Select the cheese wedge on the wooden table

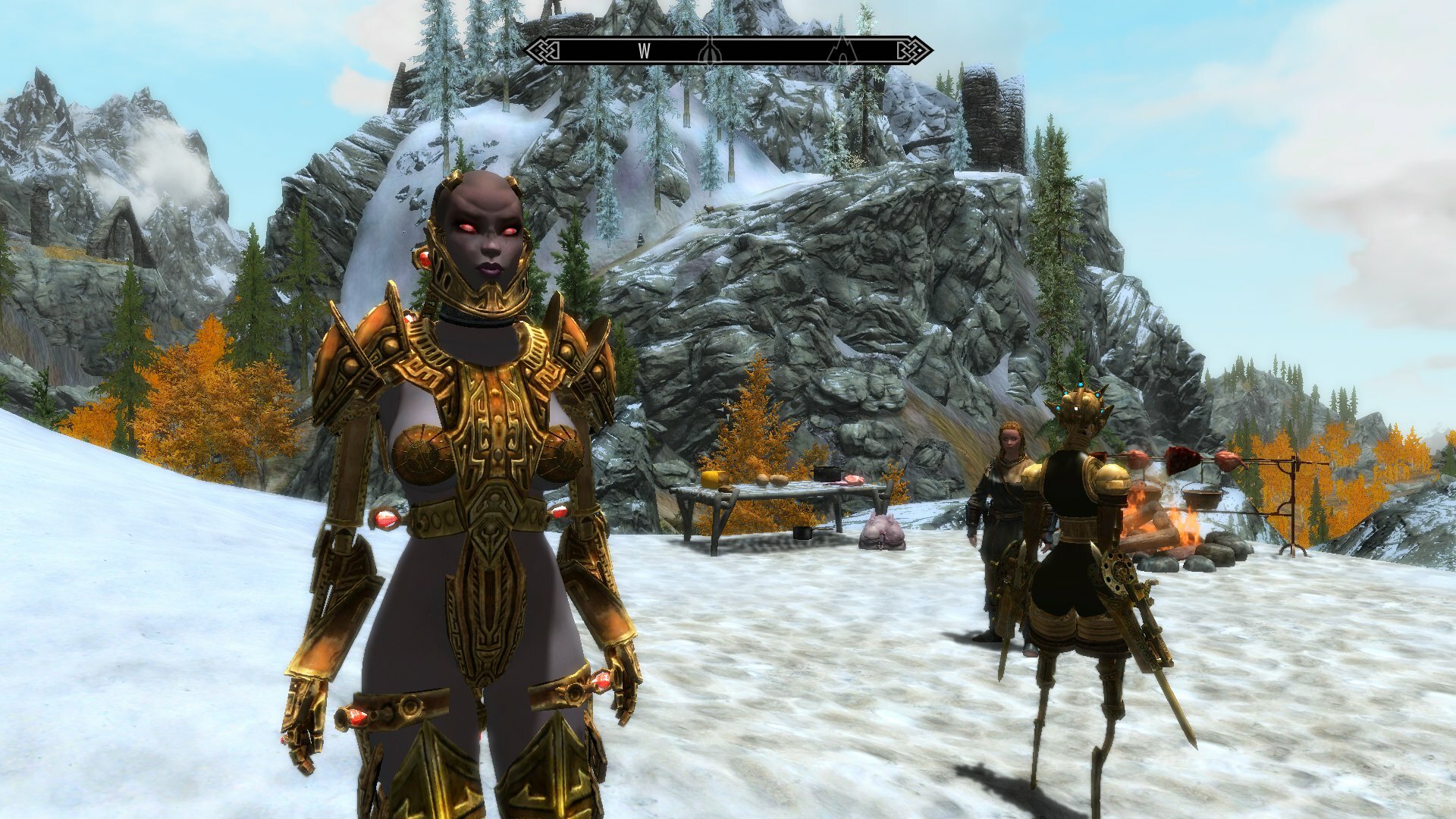coord(711,479)
